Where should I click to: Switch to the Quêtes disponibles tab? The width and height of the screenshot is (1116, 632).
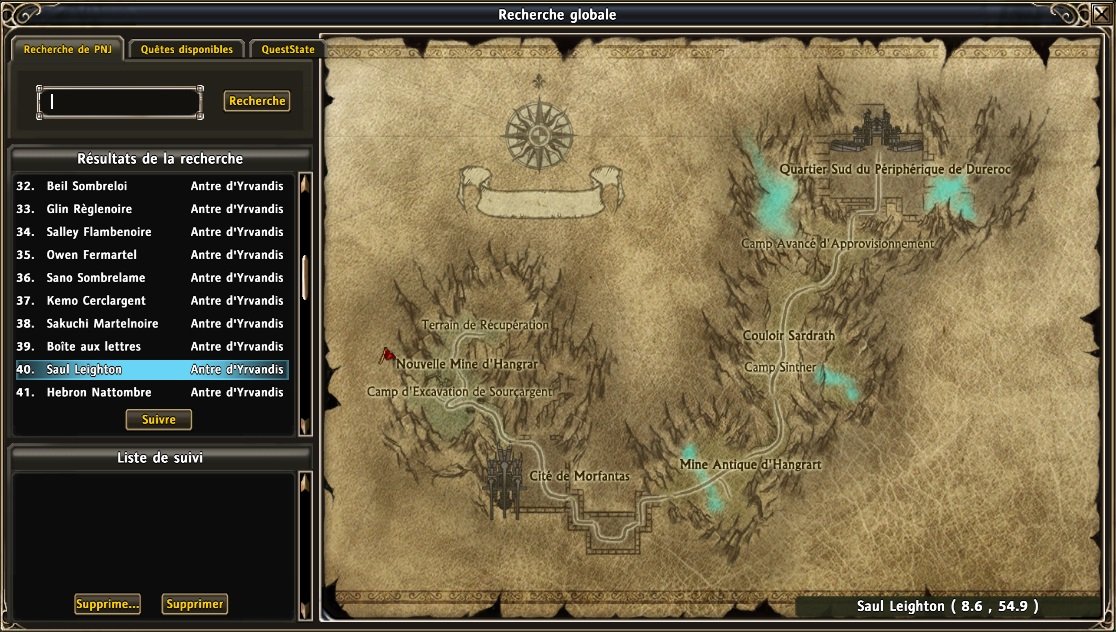[187, 49]
